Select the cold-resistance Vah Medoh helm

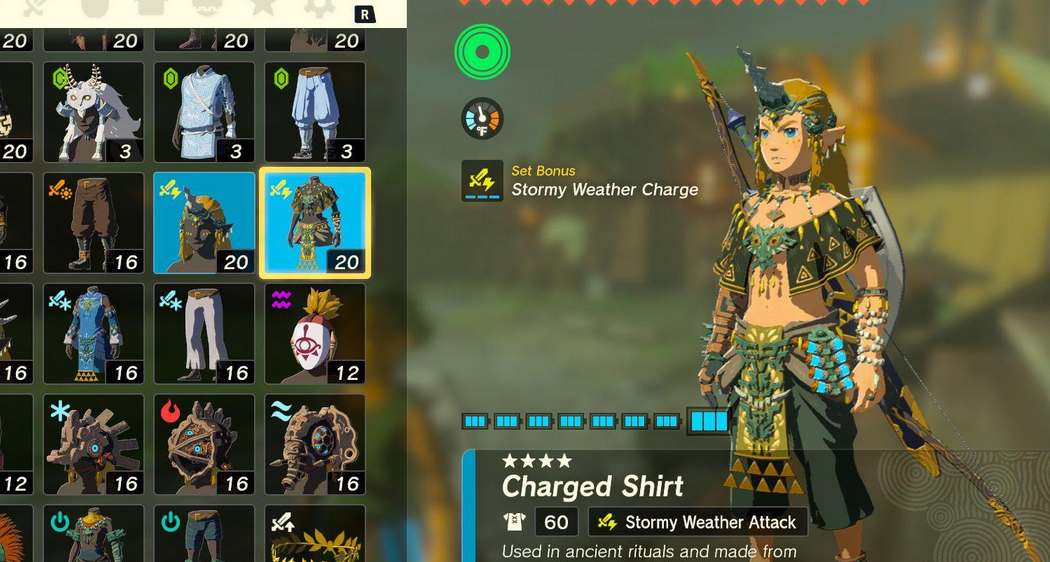click(93, 444)
